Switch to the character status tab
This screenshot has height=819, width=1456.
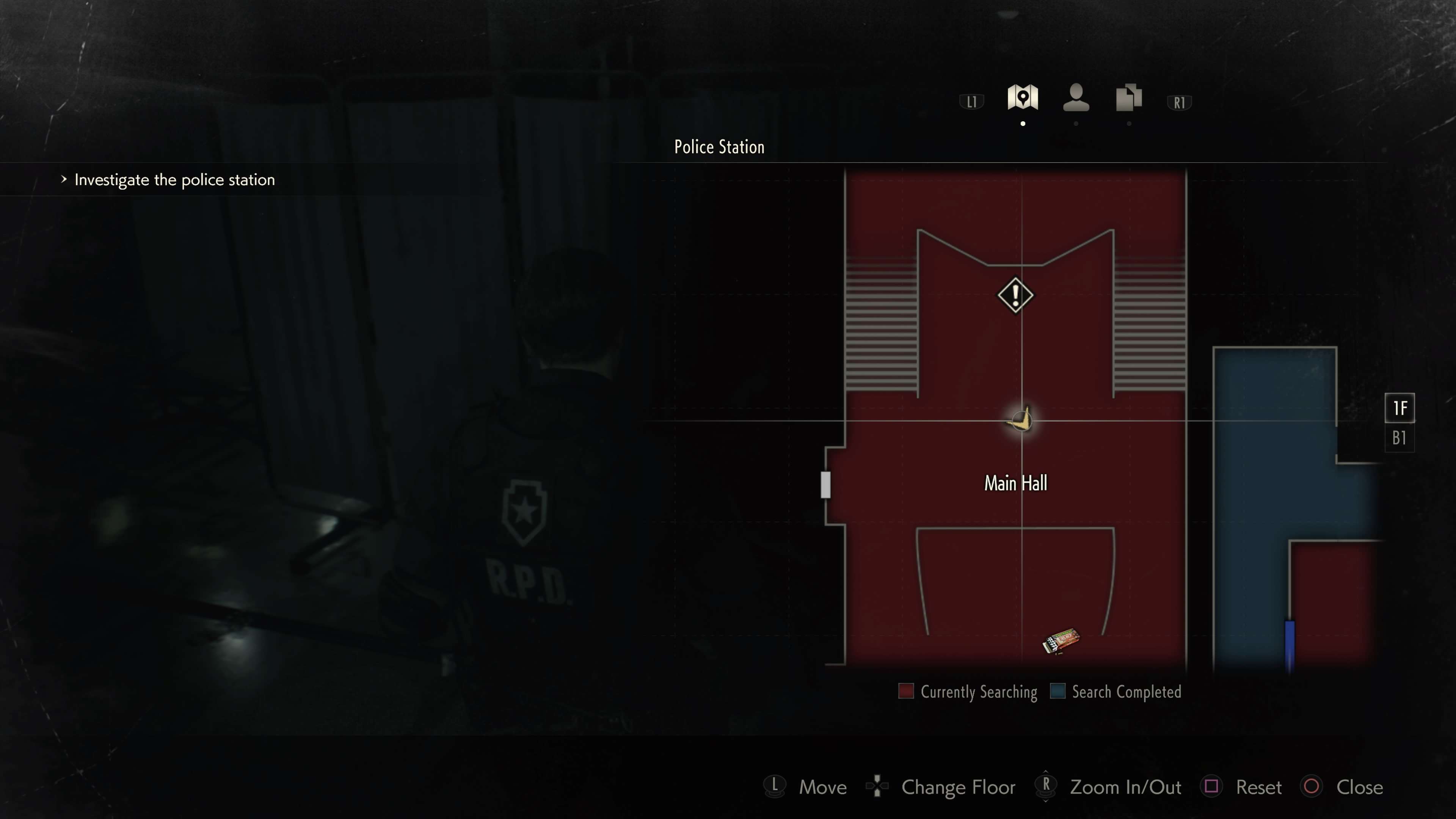click(1076, 98)
